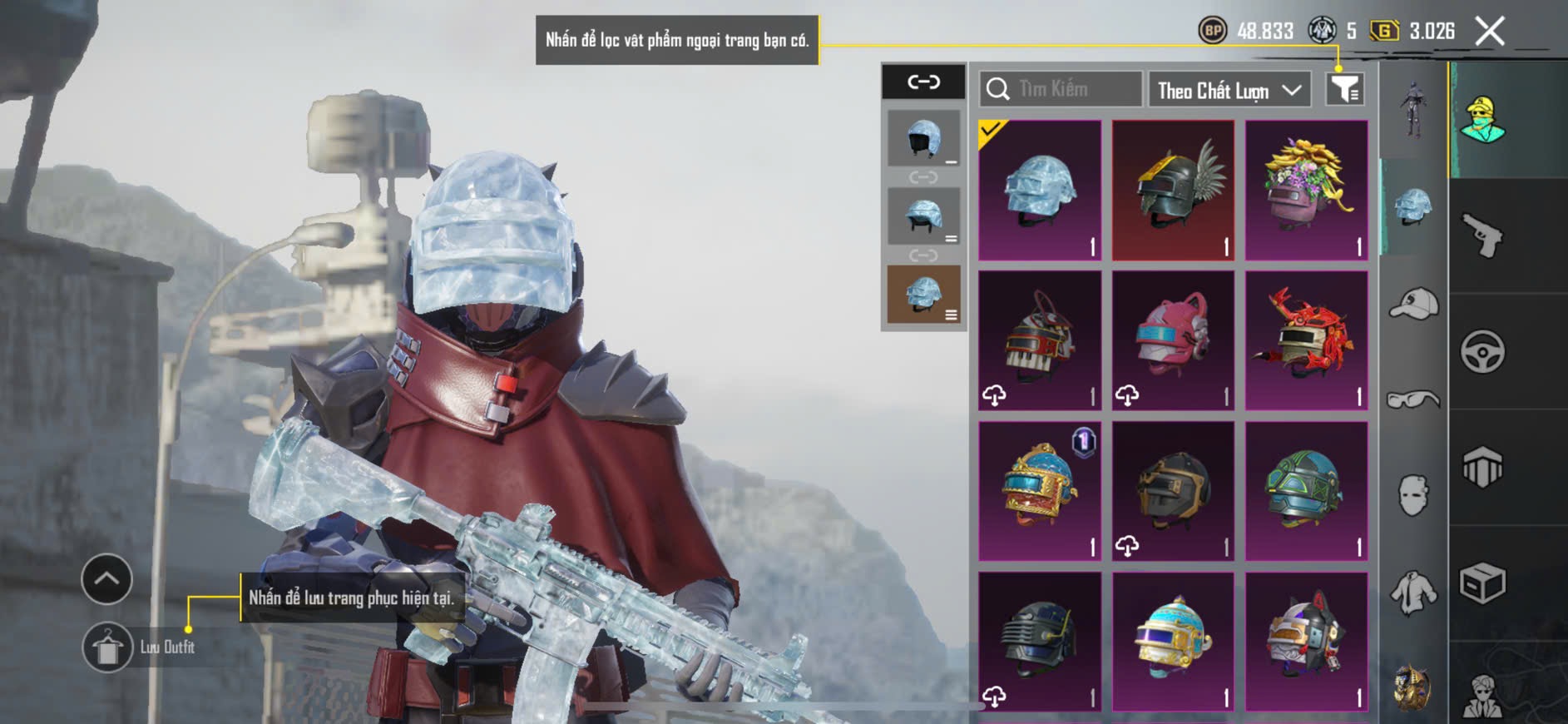Click the Tìm Kiếm search box

pos(1061,89)
